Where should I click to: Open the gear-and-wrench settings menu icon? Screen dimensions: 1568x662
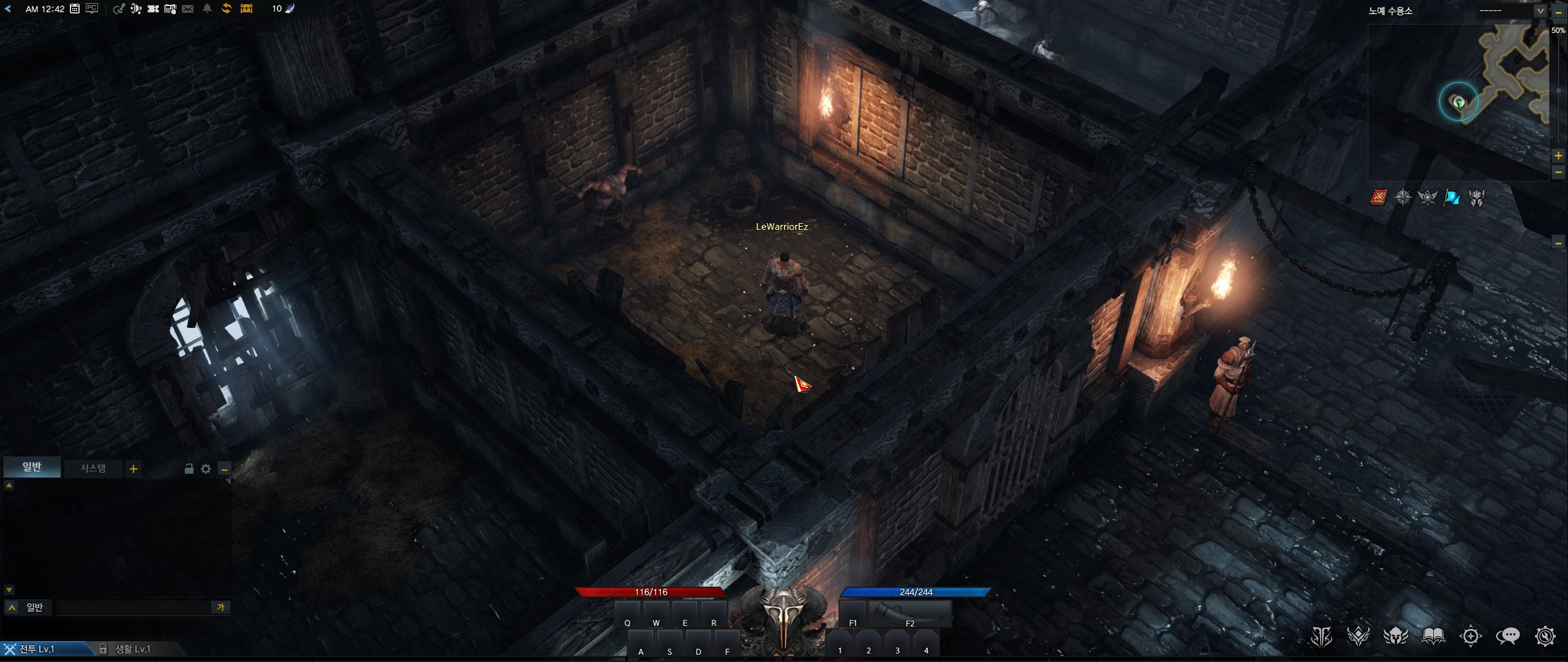(x=1545, y=636)
